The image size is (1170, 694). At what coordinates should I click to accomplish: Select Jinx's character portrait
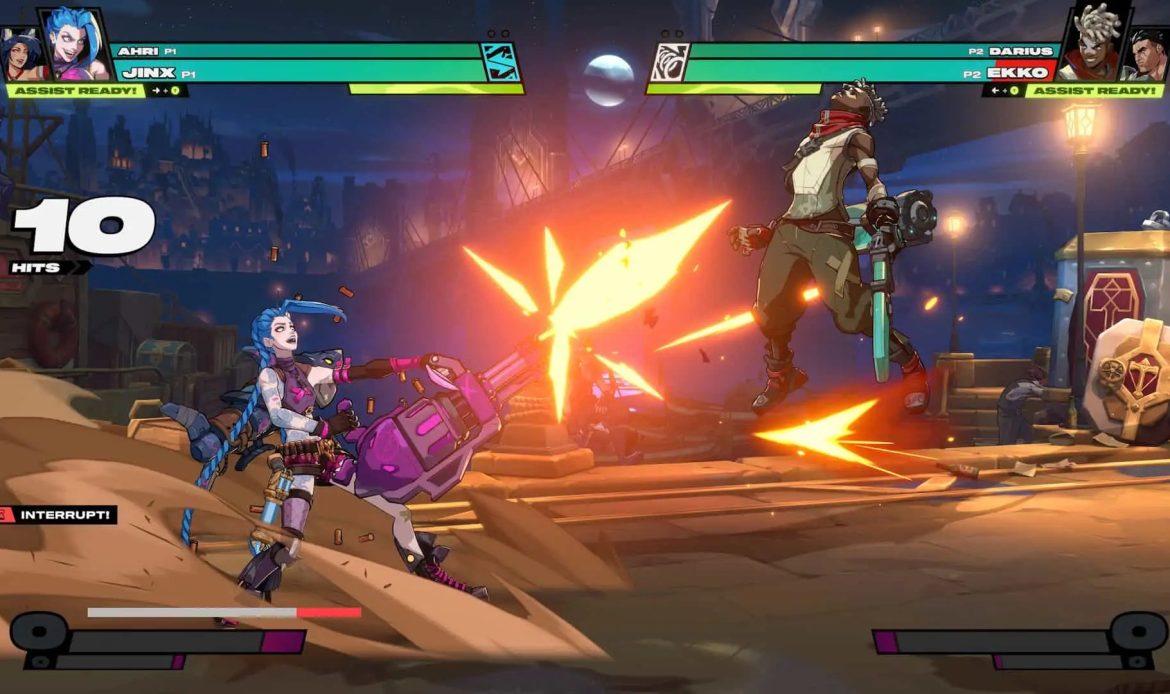click(76, 44)
